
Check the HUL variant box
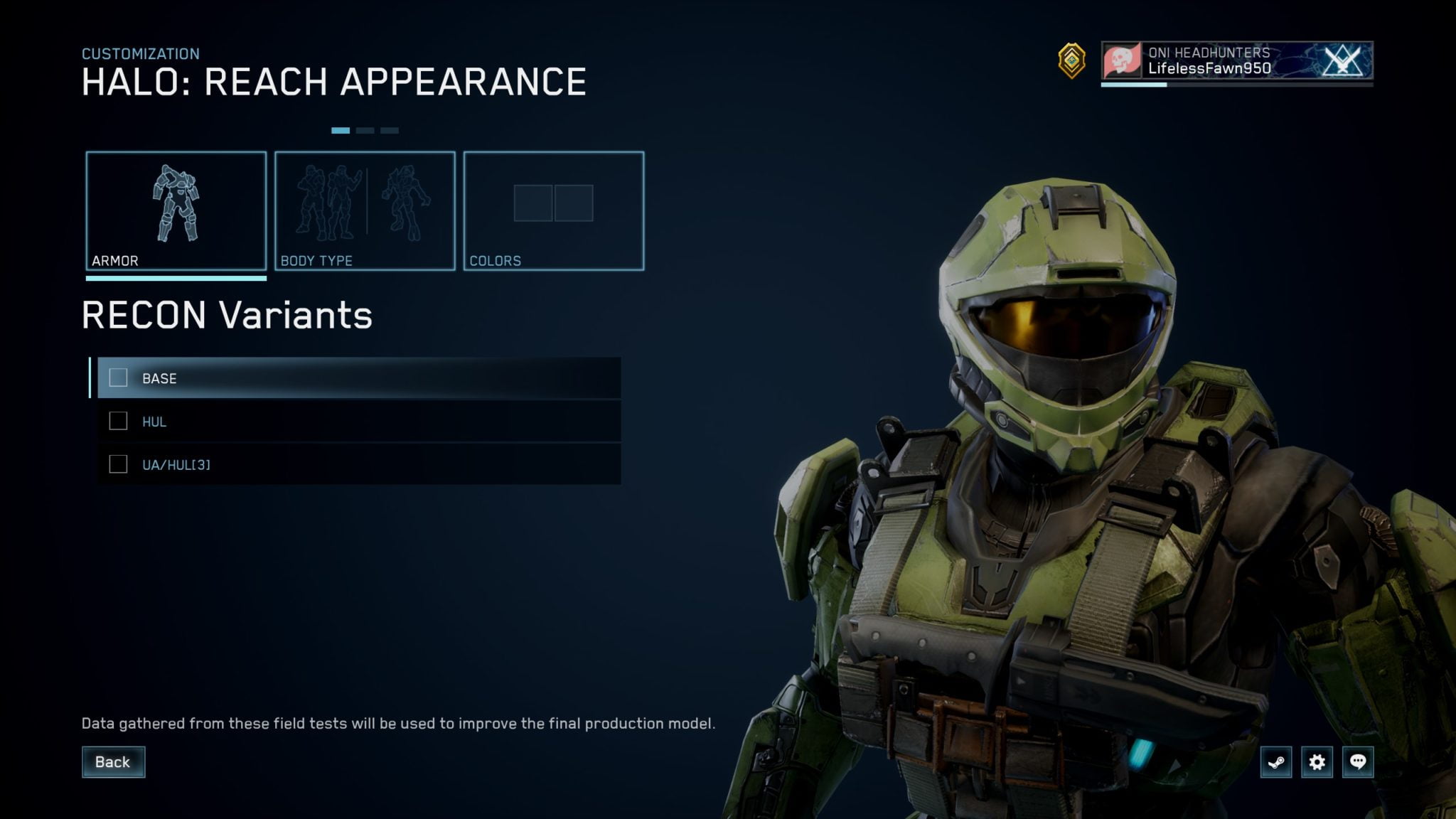click(x=117, y=421)
